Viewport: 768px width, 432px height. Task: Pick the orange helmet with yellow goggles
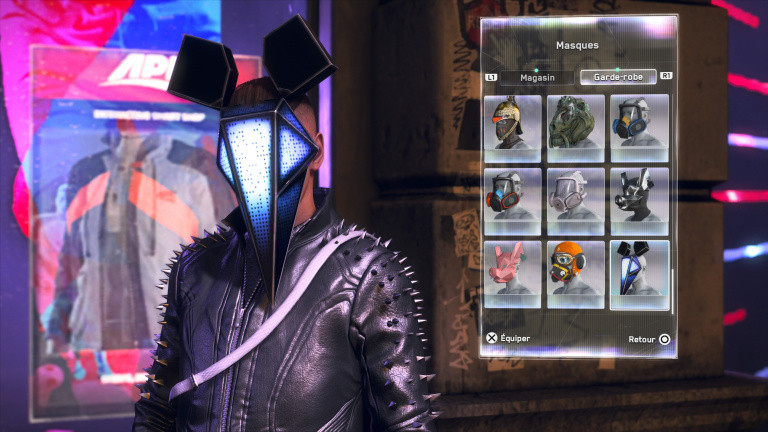pyautogui.click(x=576, y=274)
